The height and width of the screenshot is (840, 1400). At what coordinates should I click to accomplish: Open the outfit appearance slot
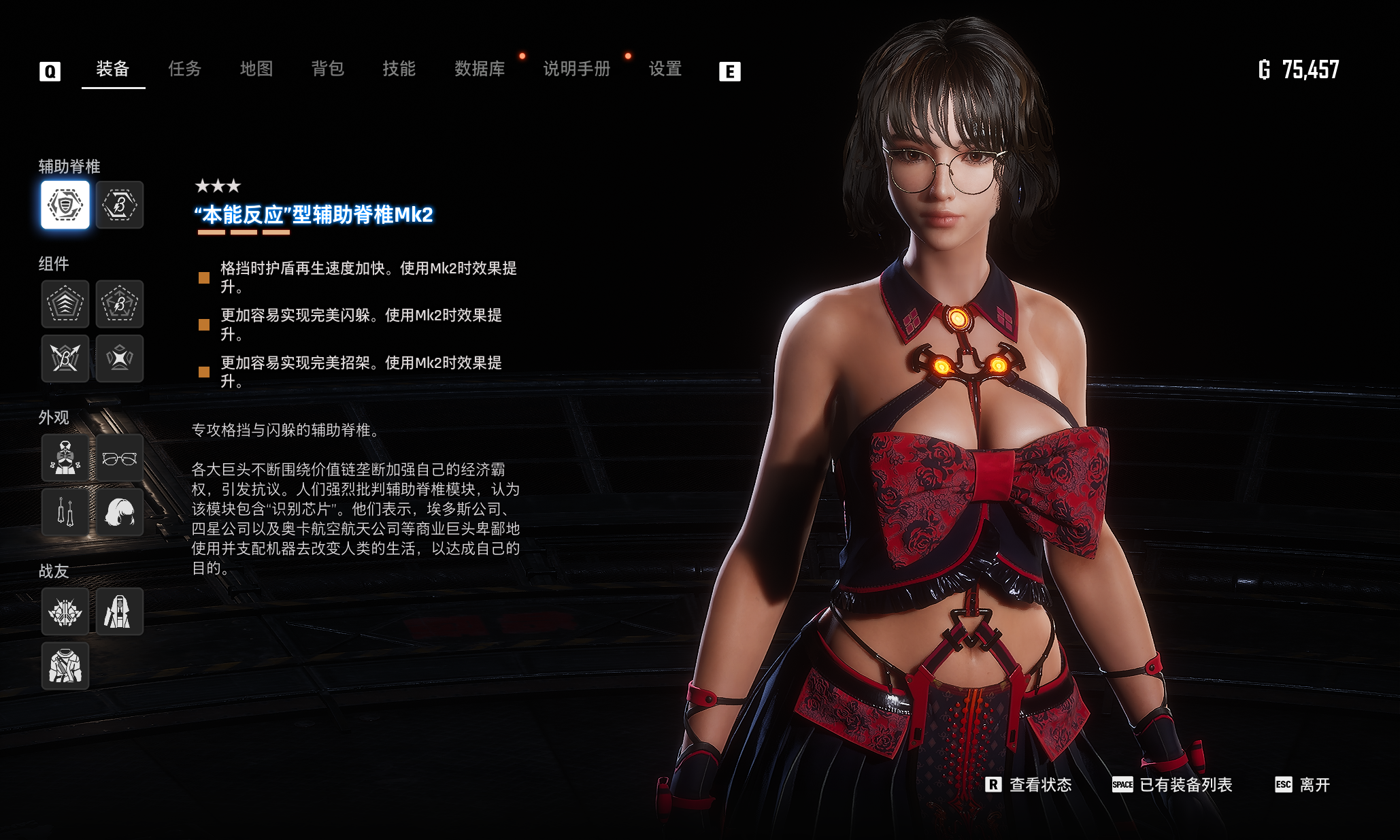point(65,458)
